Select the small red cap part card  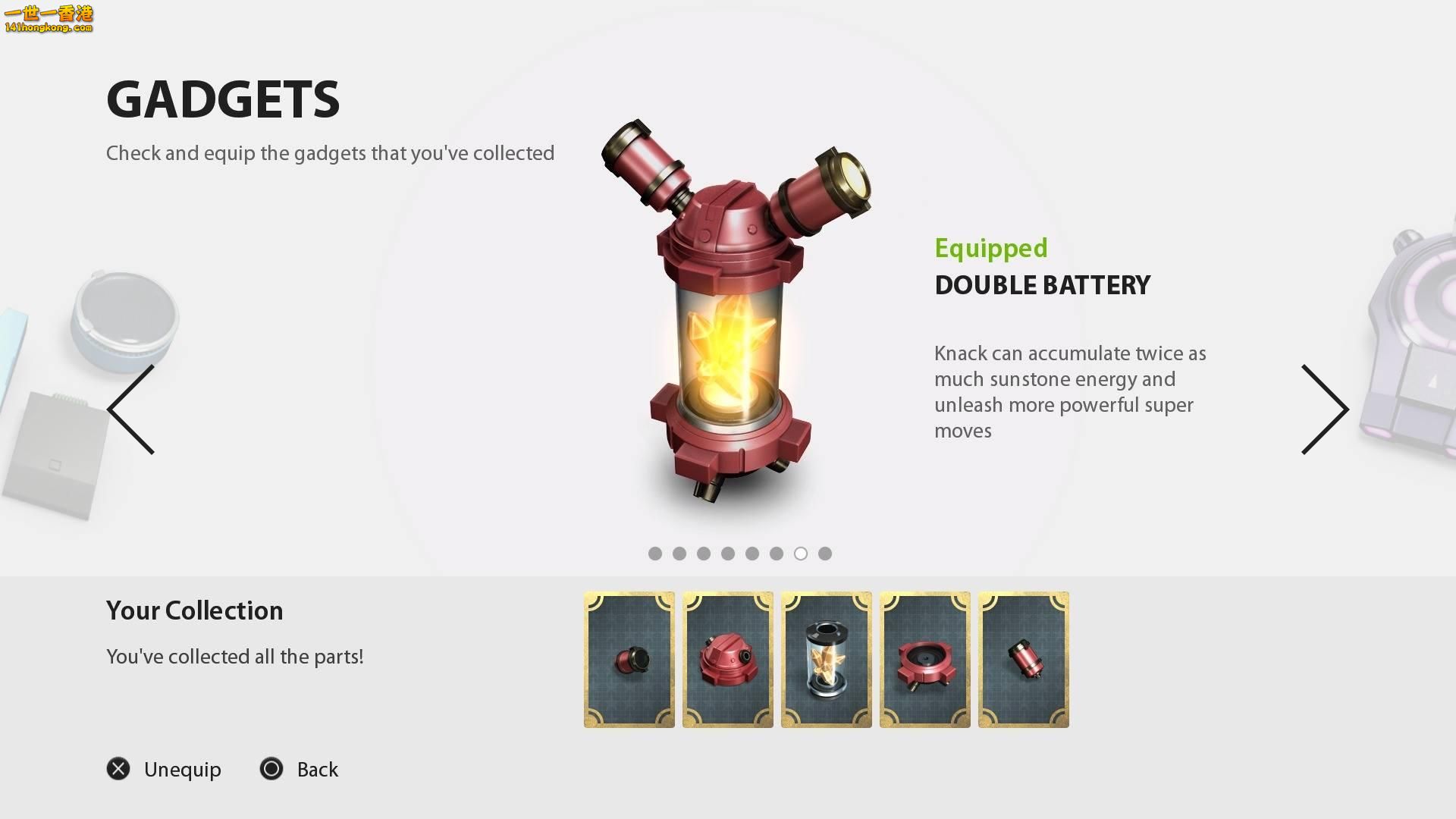pyautogui.click(x=629, y=660)
